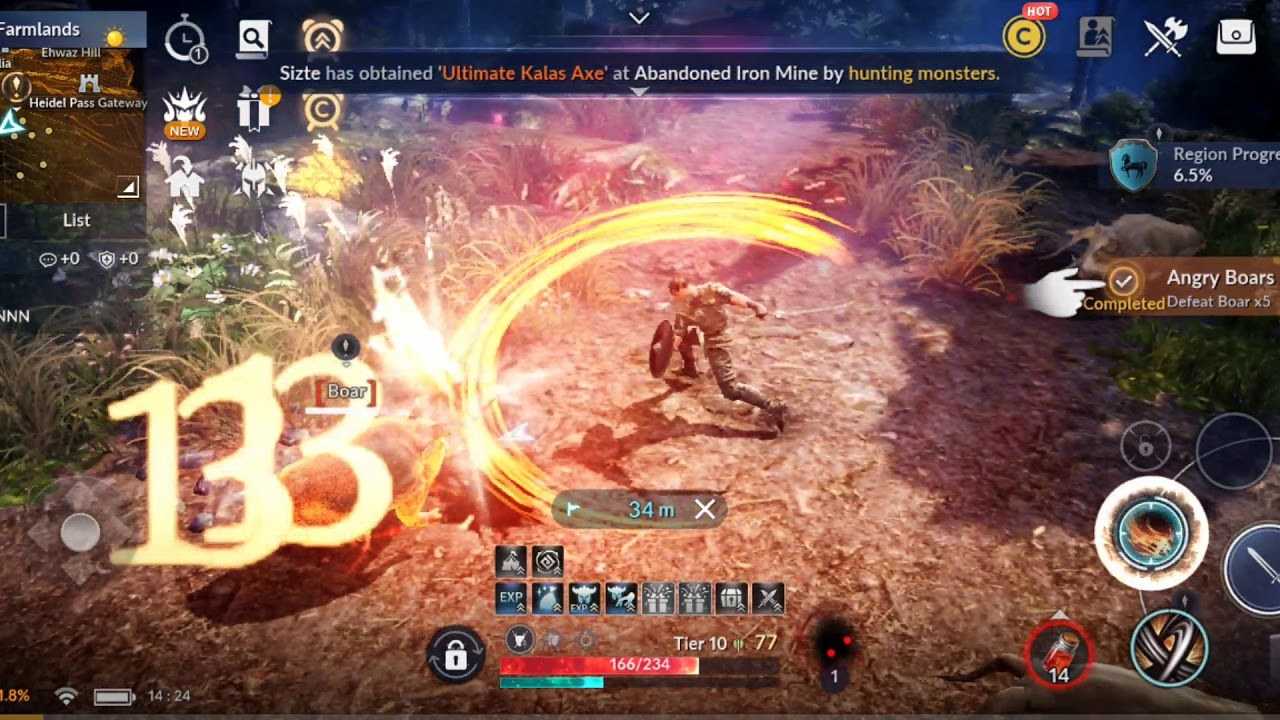Open the inventory bag icon
This screenshot has height=720, width=1280.
(1236, 37)
